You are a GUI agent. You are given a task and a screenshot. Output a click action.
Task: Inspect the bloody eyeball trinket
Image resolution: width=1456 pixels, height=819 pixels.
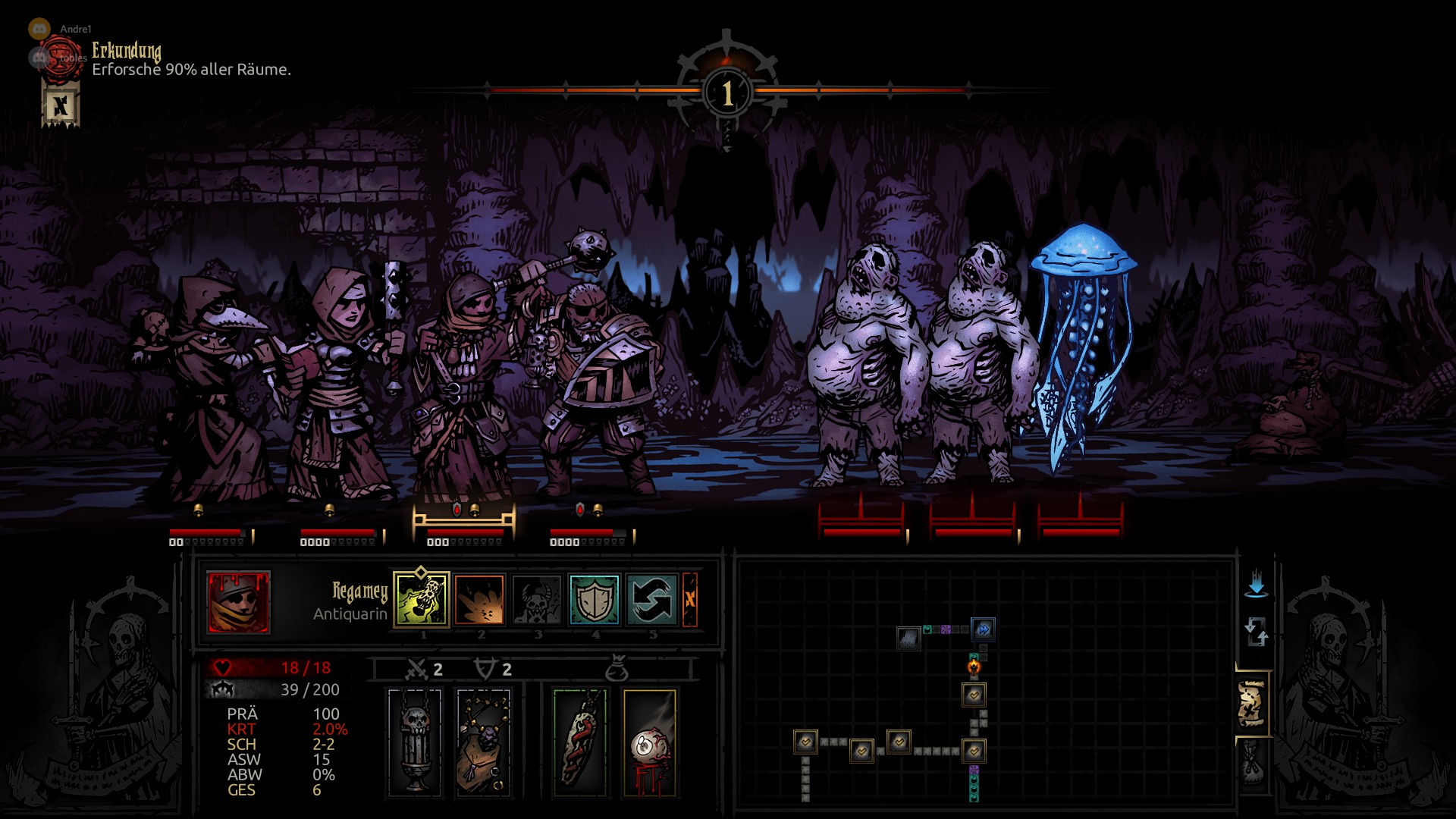coord(649,743)
